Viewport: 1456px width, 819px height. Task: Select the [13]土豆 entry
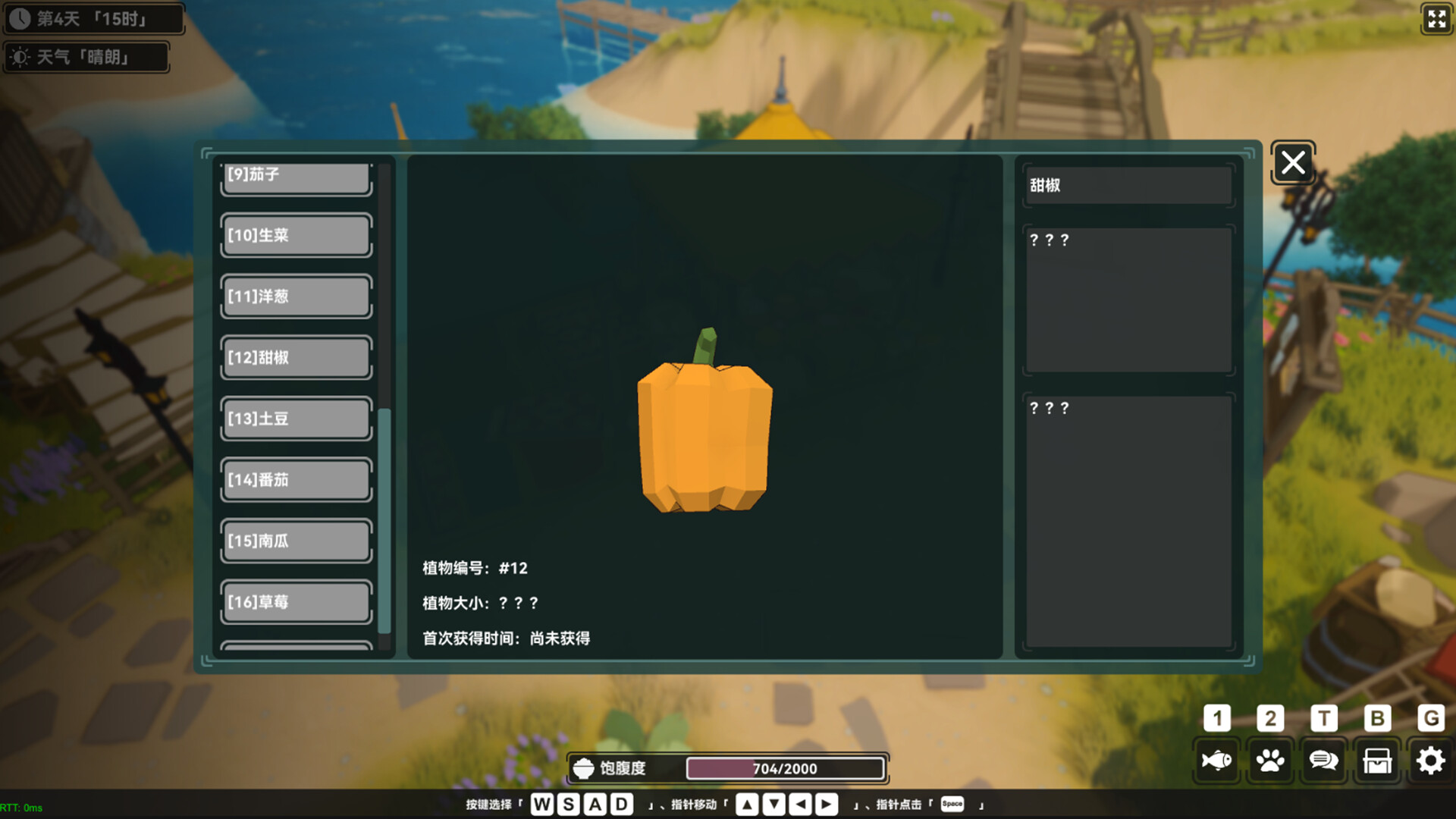pyautogui.click(x=295, y=419)
